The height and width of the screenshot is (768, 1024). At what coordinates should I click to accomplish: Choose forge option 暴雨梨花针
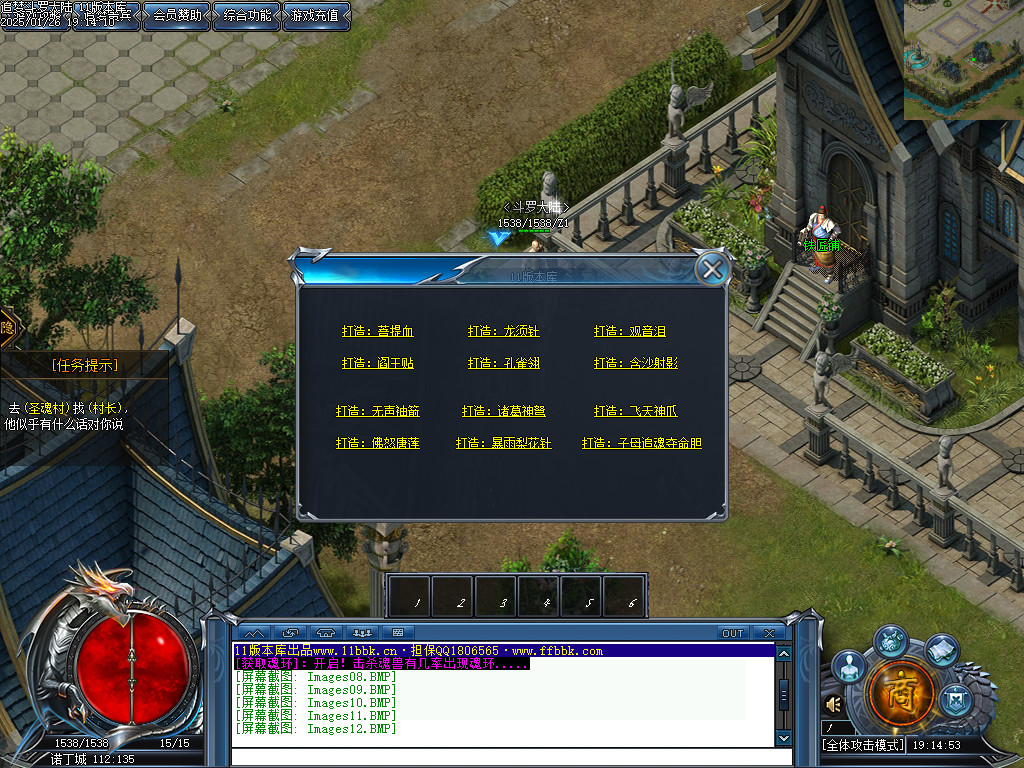(x=503, y=443)
